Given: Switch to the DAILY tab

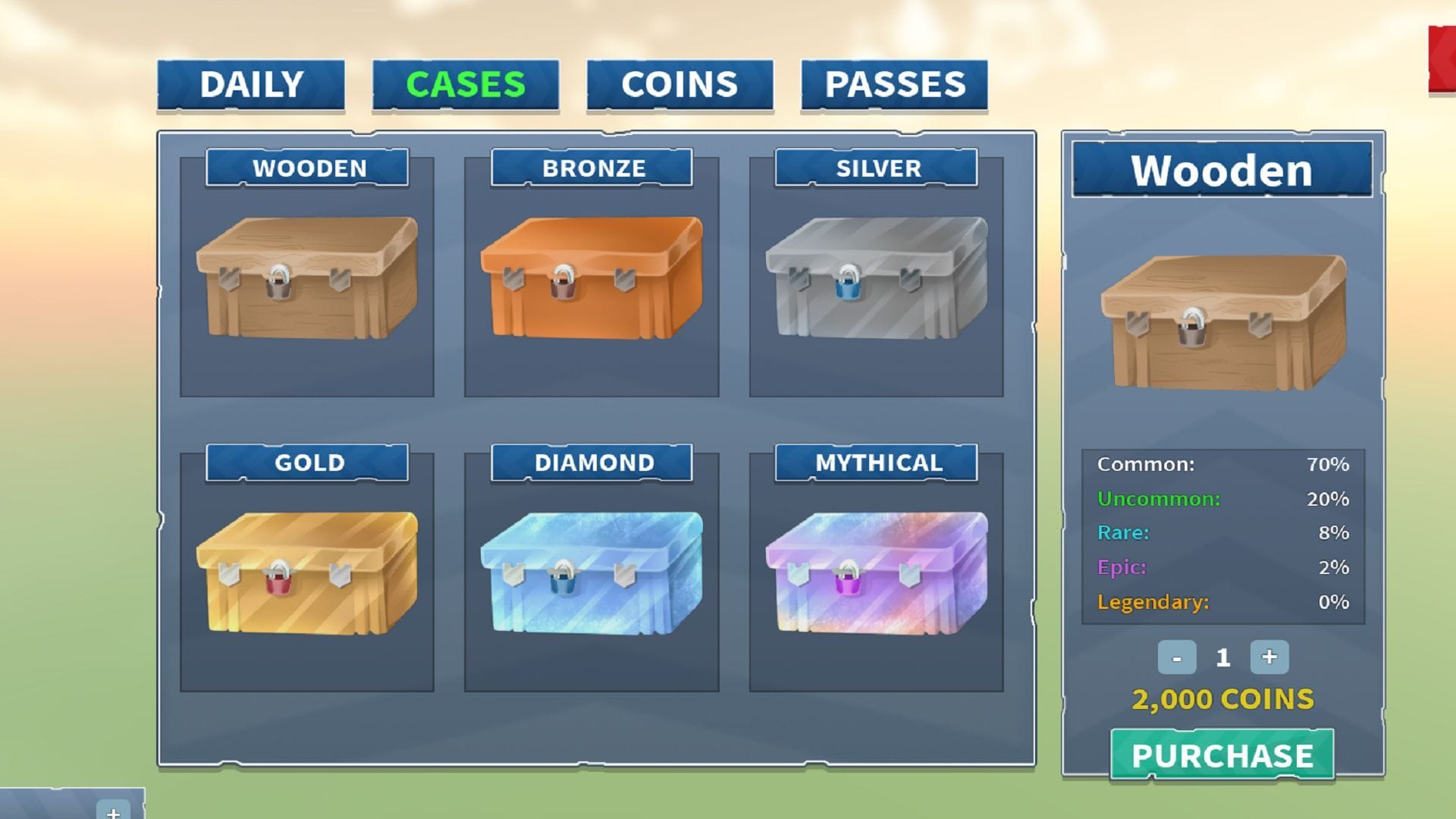Looking at the screenshot, I should pos(251,83).
